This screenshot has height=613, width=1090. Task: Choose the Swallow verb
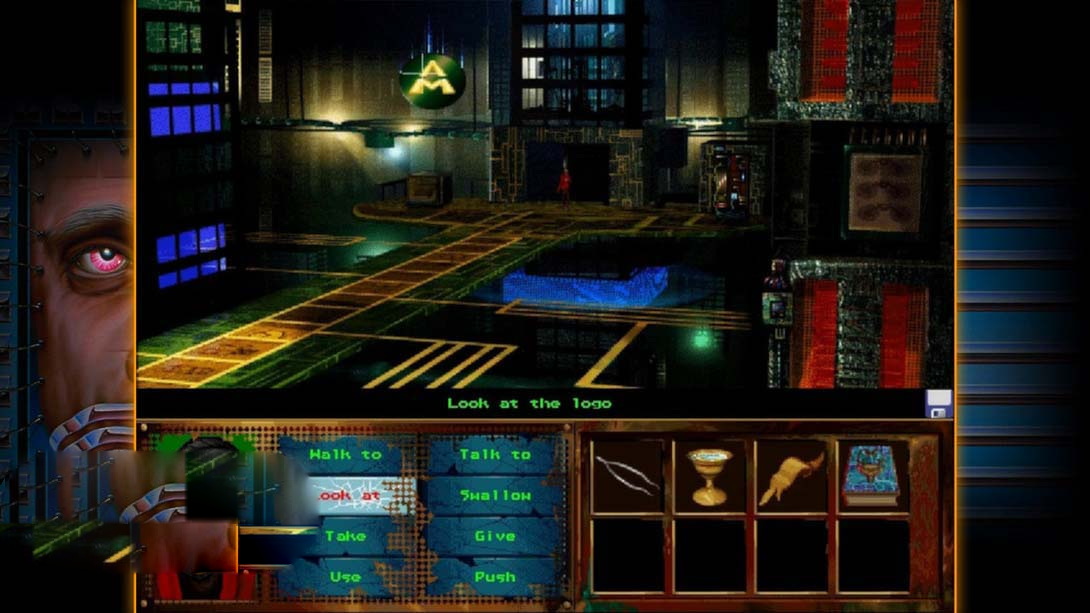[x=494, y=496]
